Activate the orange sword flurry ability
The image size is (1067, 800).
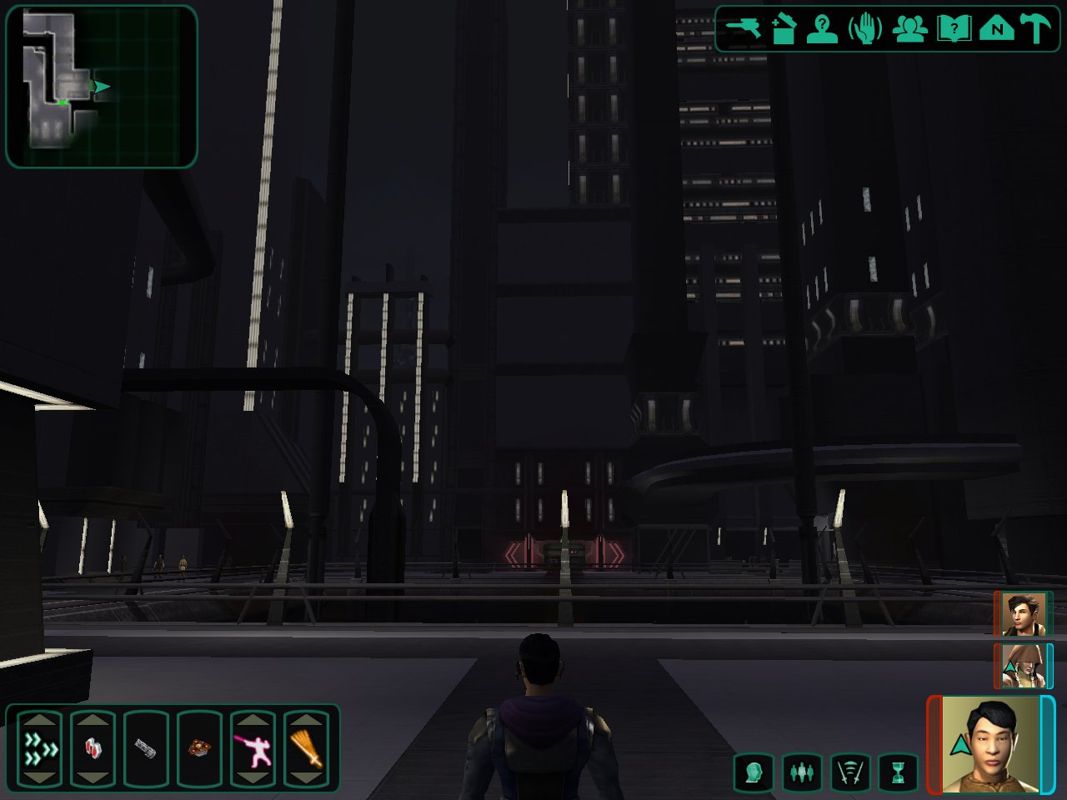point(305,748)
